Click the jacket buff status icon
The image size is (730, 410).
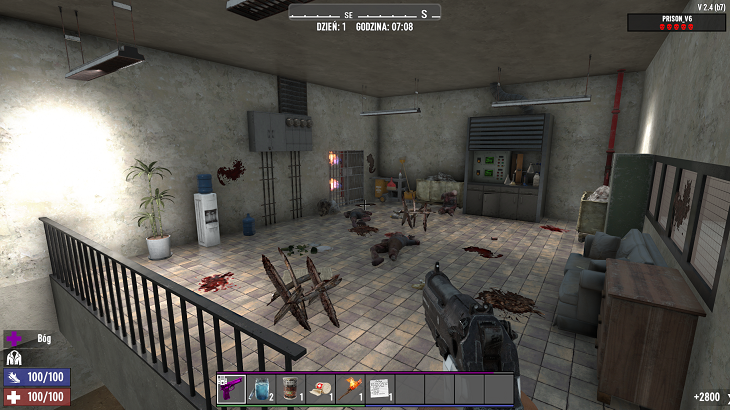coord(14,358)
